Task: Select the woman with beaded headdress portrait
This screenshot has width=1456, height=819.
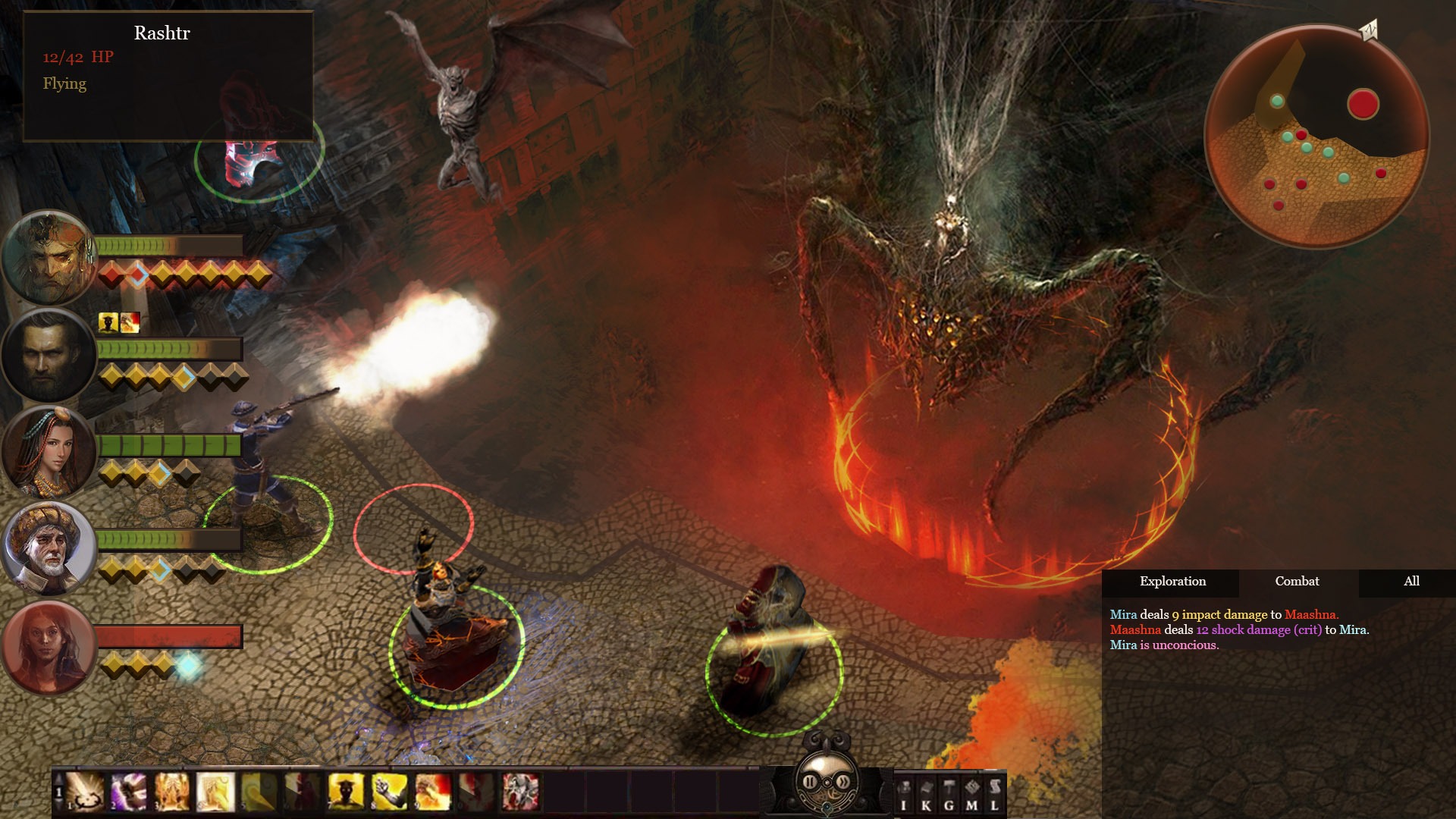Action: coord(48,452)
